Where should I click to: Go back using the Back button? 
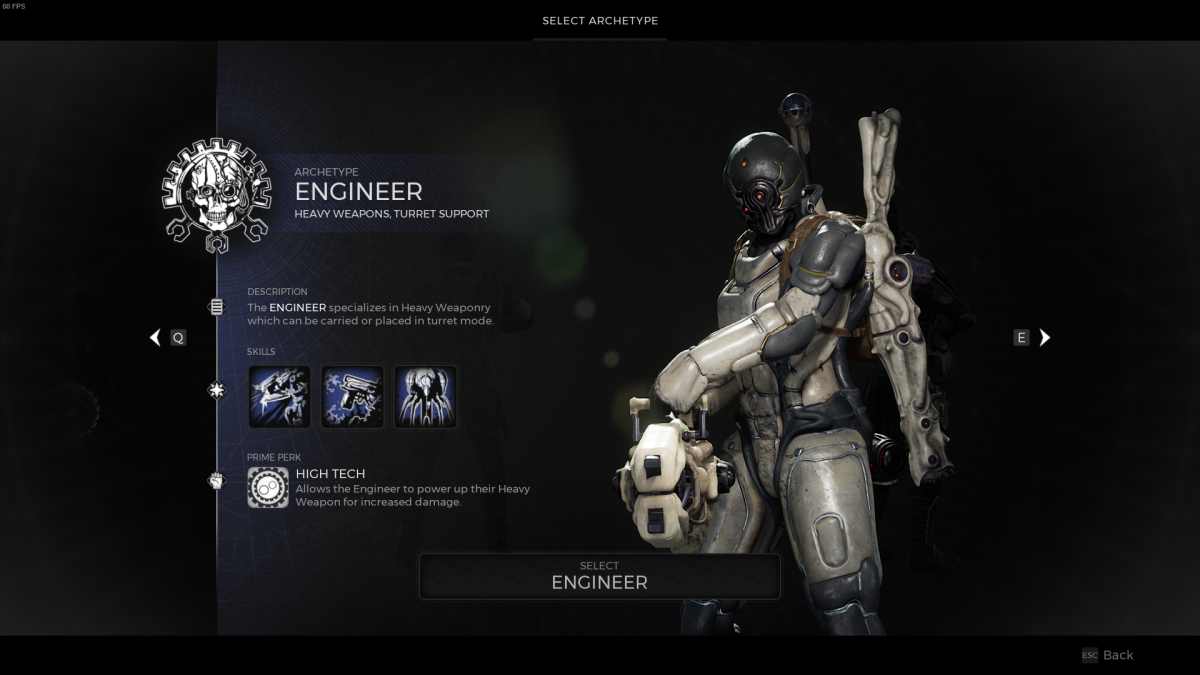pos(1107,655)
